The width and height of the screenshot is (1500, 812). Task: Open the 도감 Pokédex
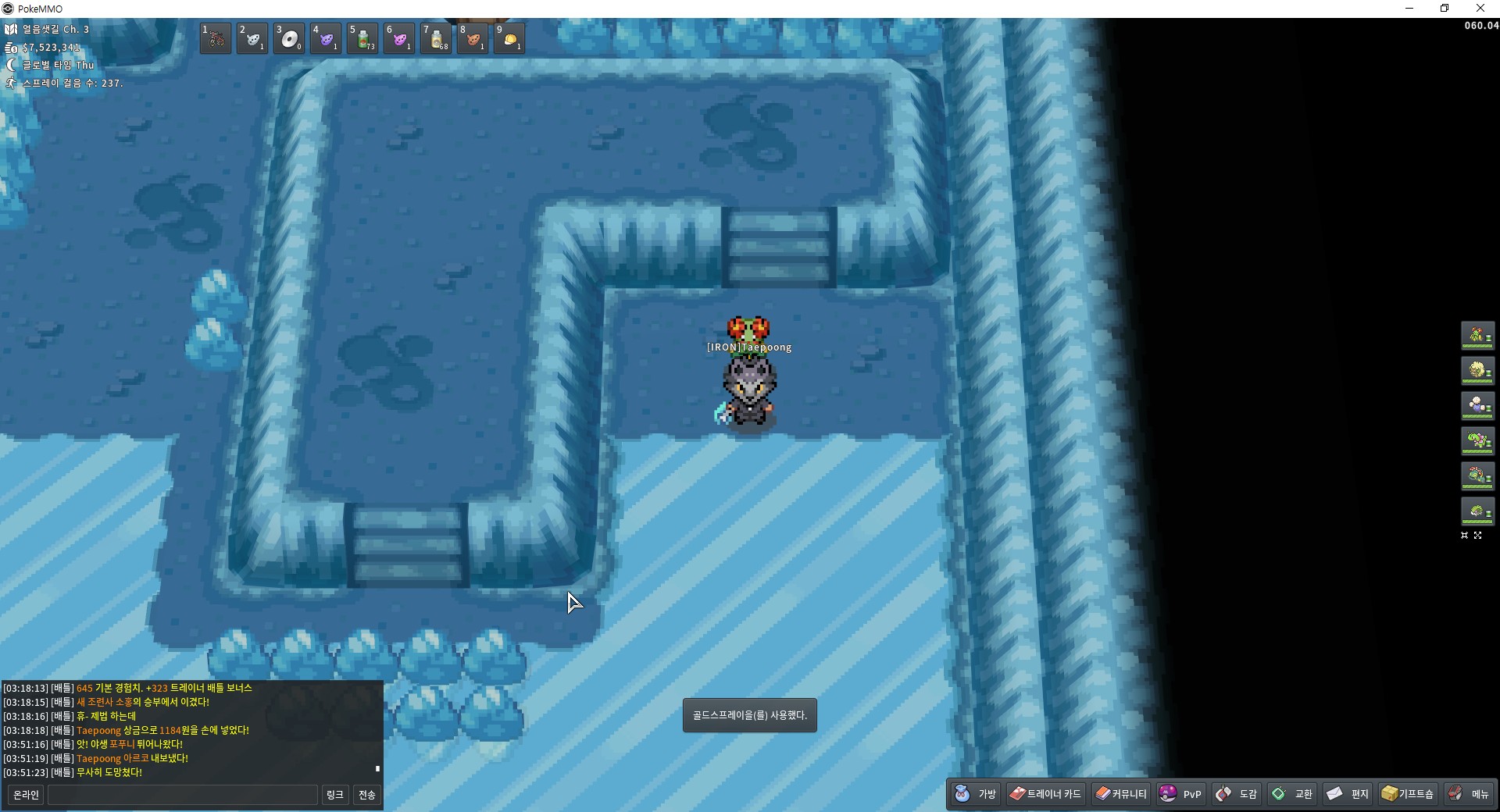[x=1237, y=794]
